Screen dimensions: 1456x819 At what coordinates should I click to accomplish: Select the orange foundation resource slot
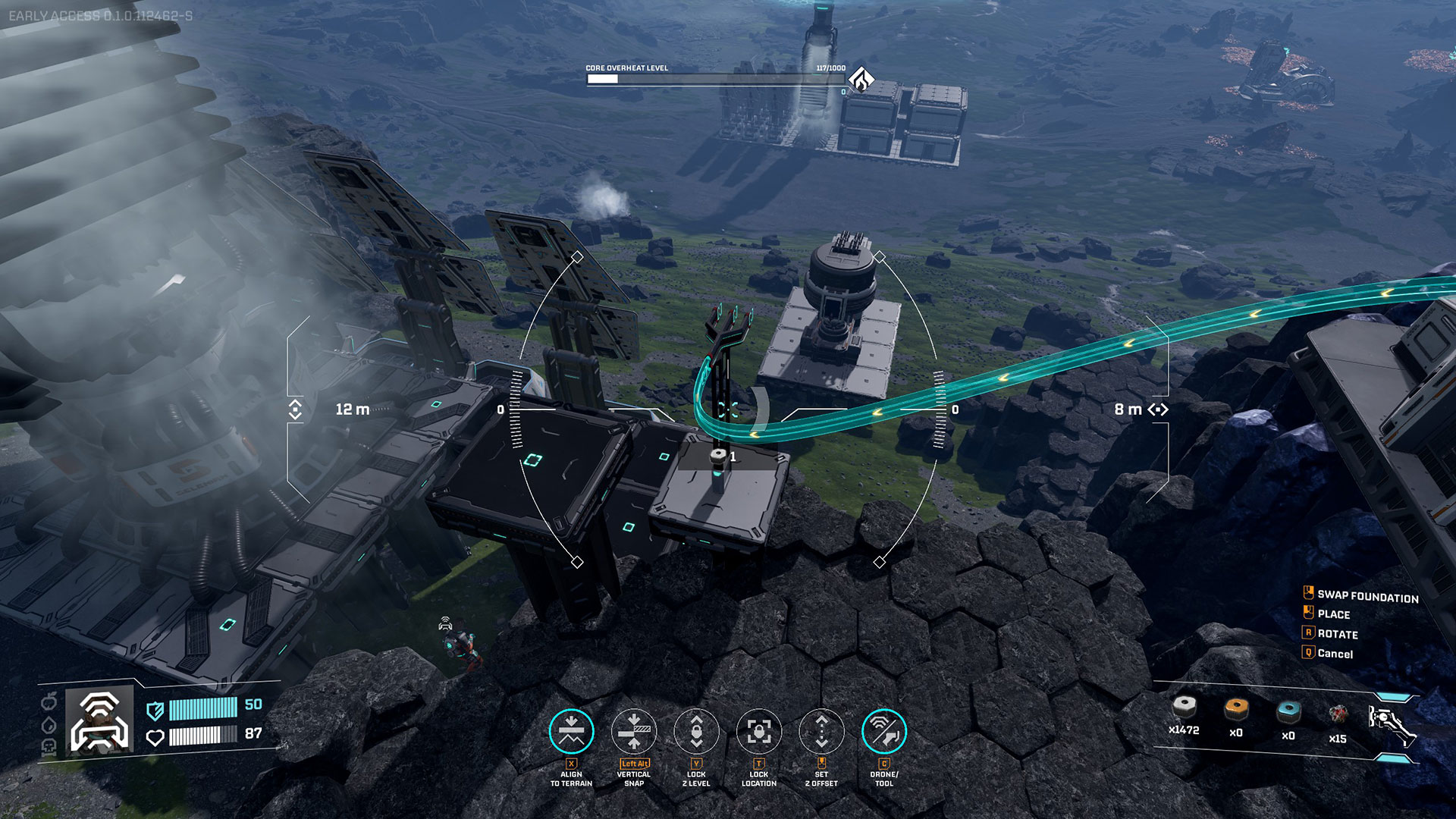click(x=1236, y=710)
